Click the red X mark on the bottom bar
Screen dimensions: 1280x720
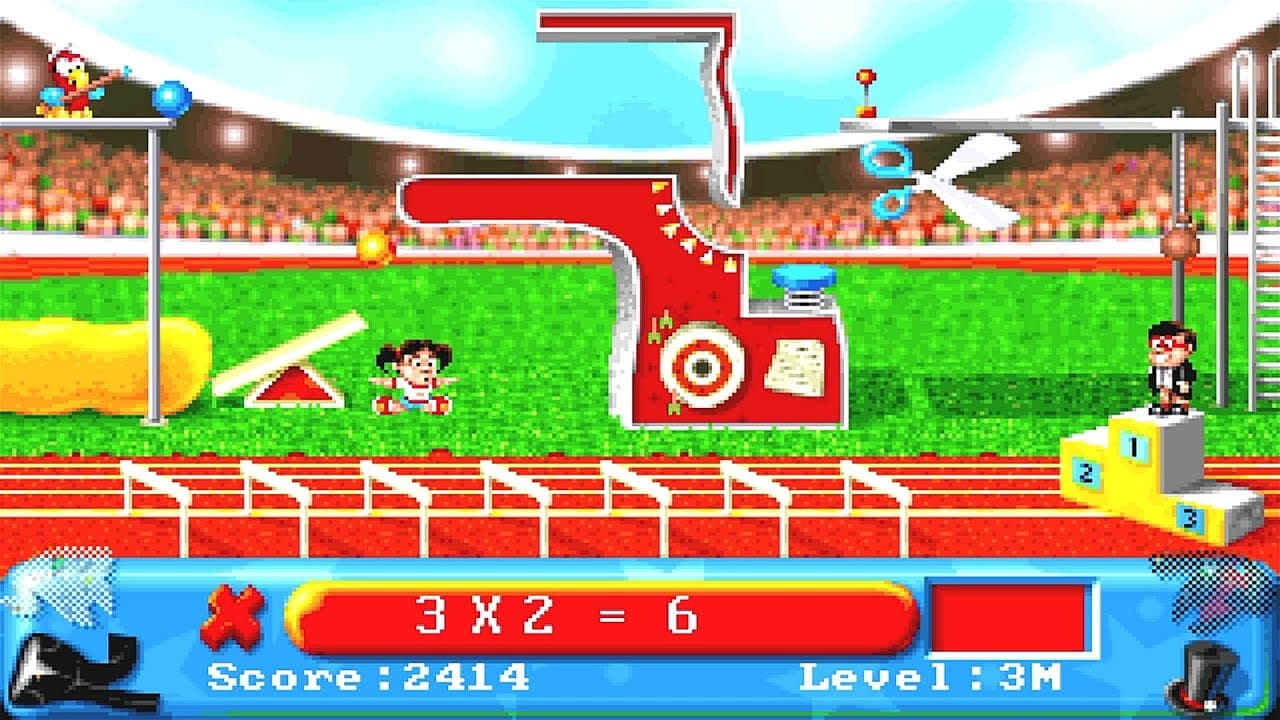click(232, 614)
